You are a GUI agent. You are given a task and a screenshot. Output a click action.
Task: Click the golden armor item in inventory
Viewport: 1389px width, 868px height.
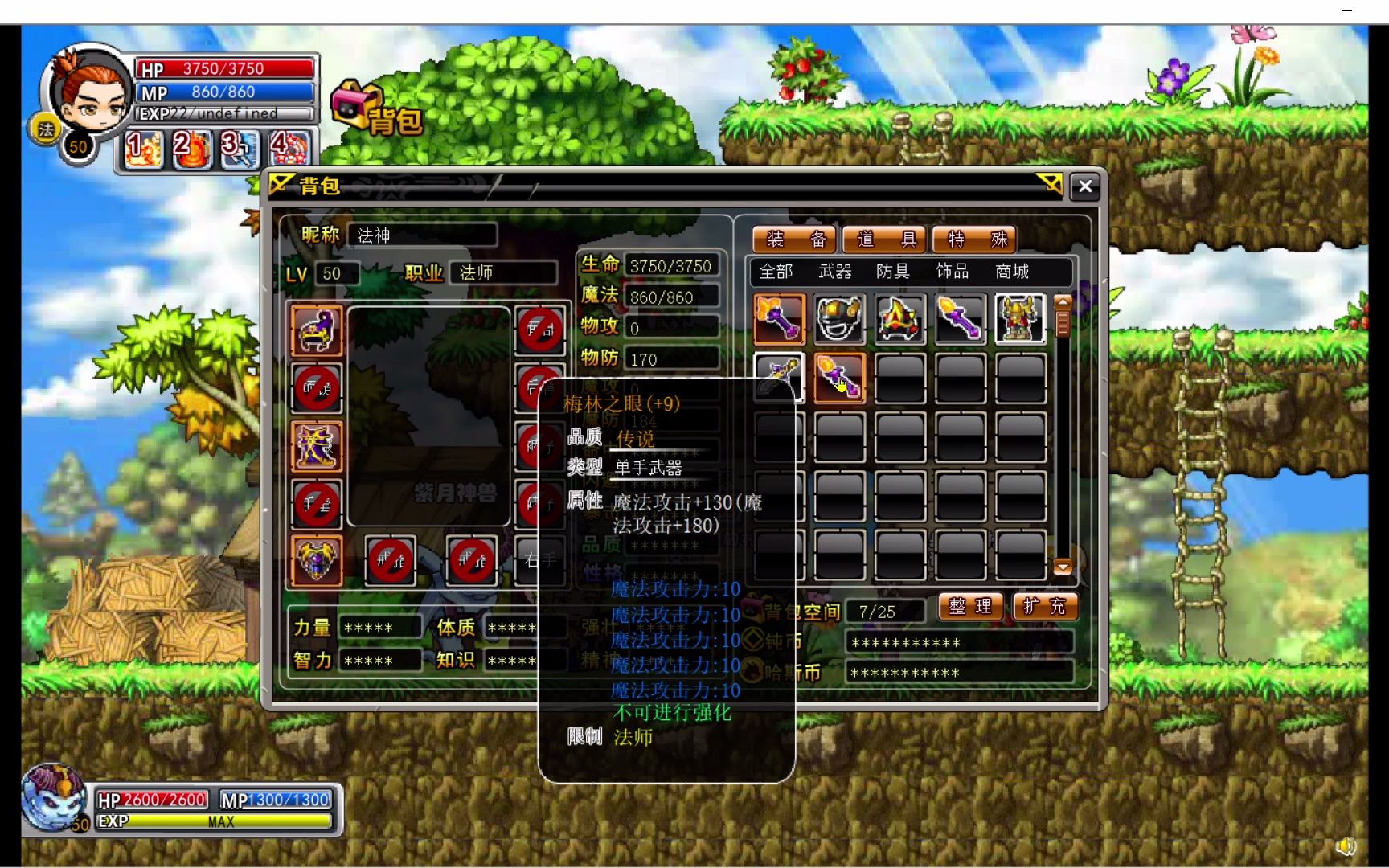click(1019, 319)
